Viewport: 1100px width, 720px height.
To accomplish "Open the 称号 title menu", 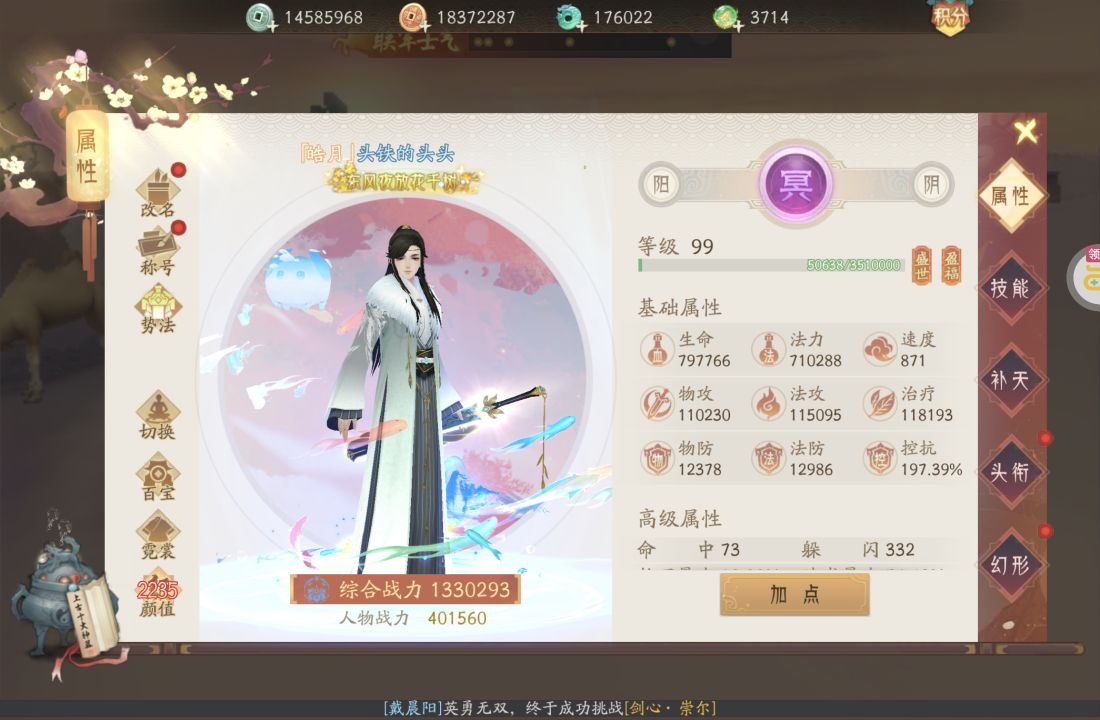I will [158, 249].
